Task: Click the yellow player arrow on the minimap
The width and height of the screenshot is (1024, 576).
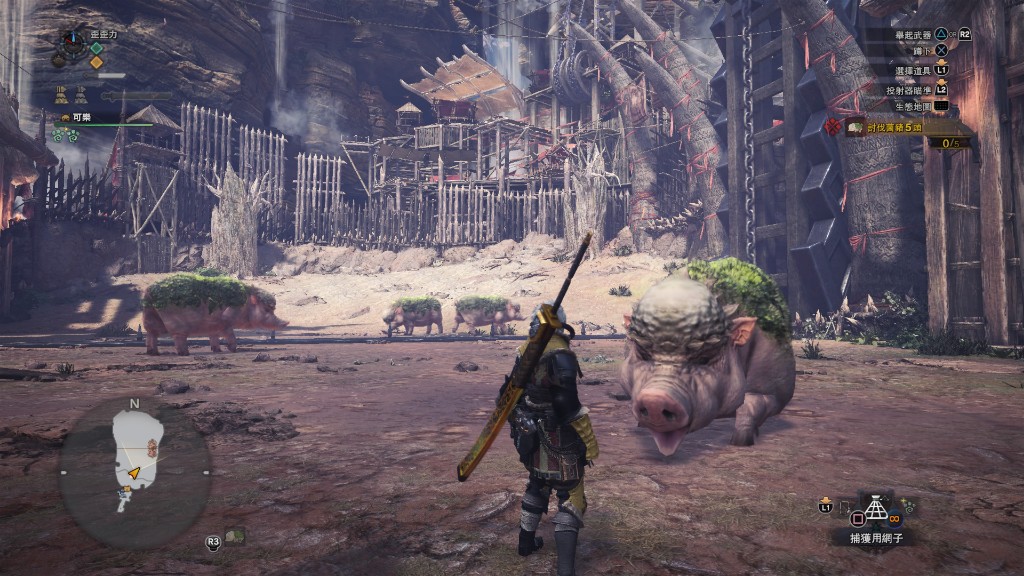Action: pyautogui.click(x=133, y=472)
